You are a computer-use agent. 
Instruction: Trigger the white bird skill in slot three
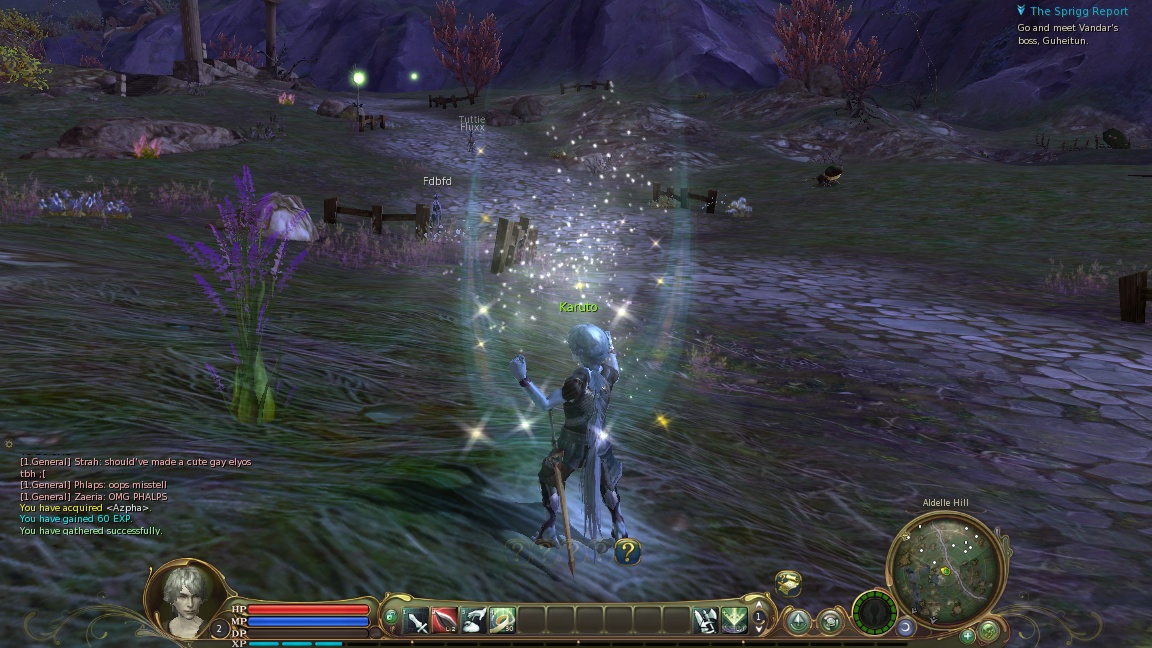coord(474,621)
